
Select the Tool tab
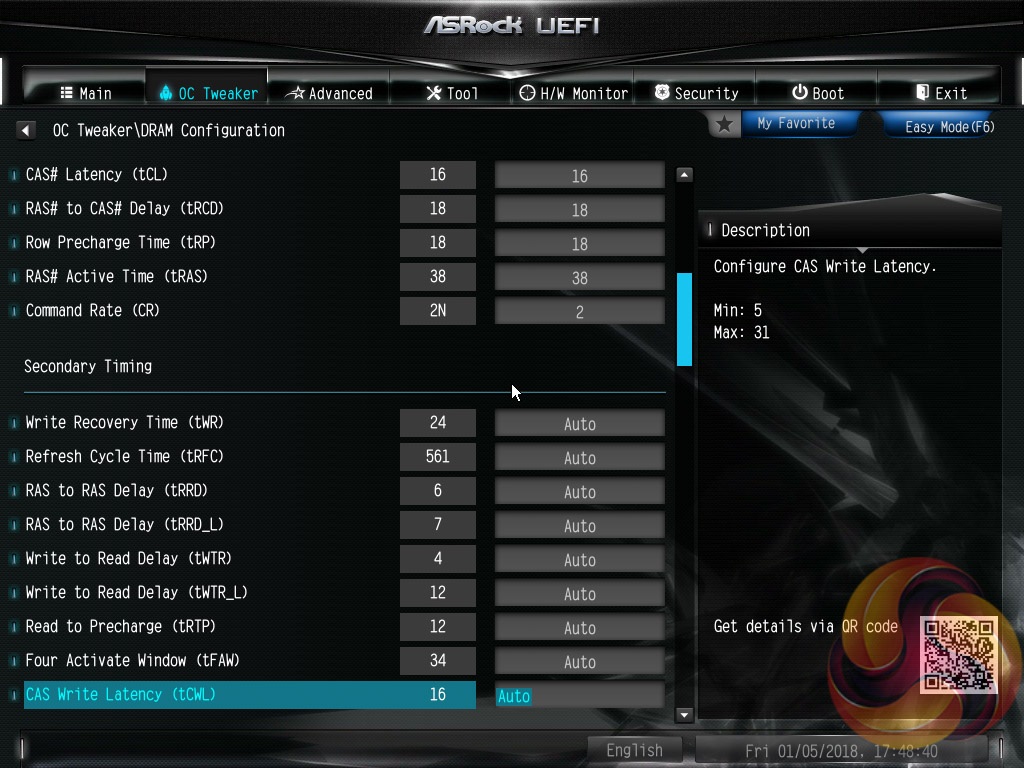pyautogui.click(x=452, y=93)
